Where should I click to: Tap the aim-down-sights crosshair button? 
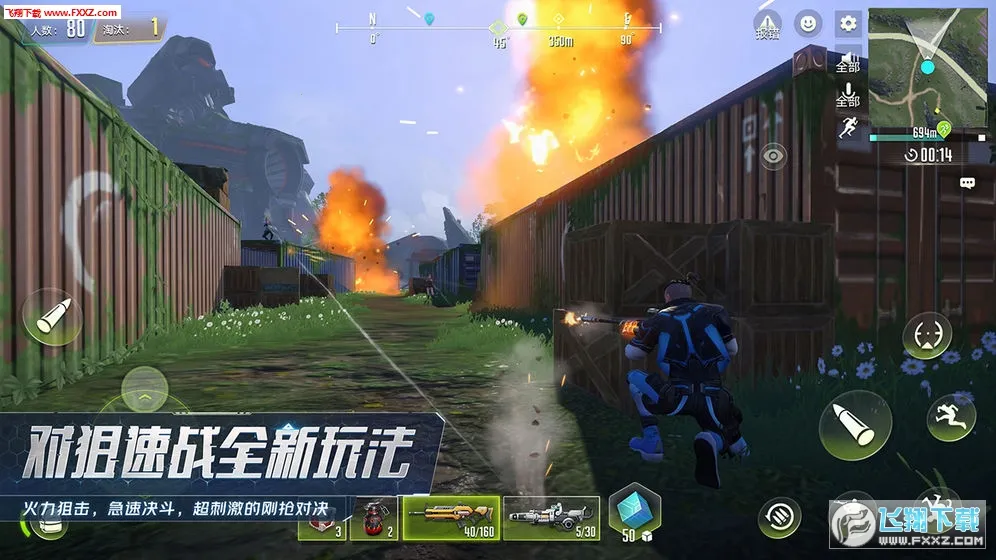point(927,335)
